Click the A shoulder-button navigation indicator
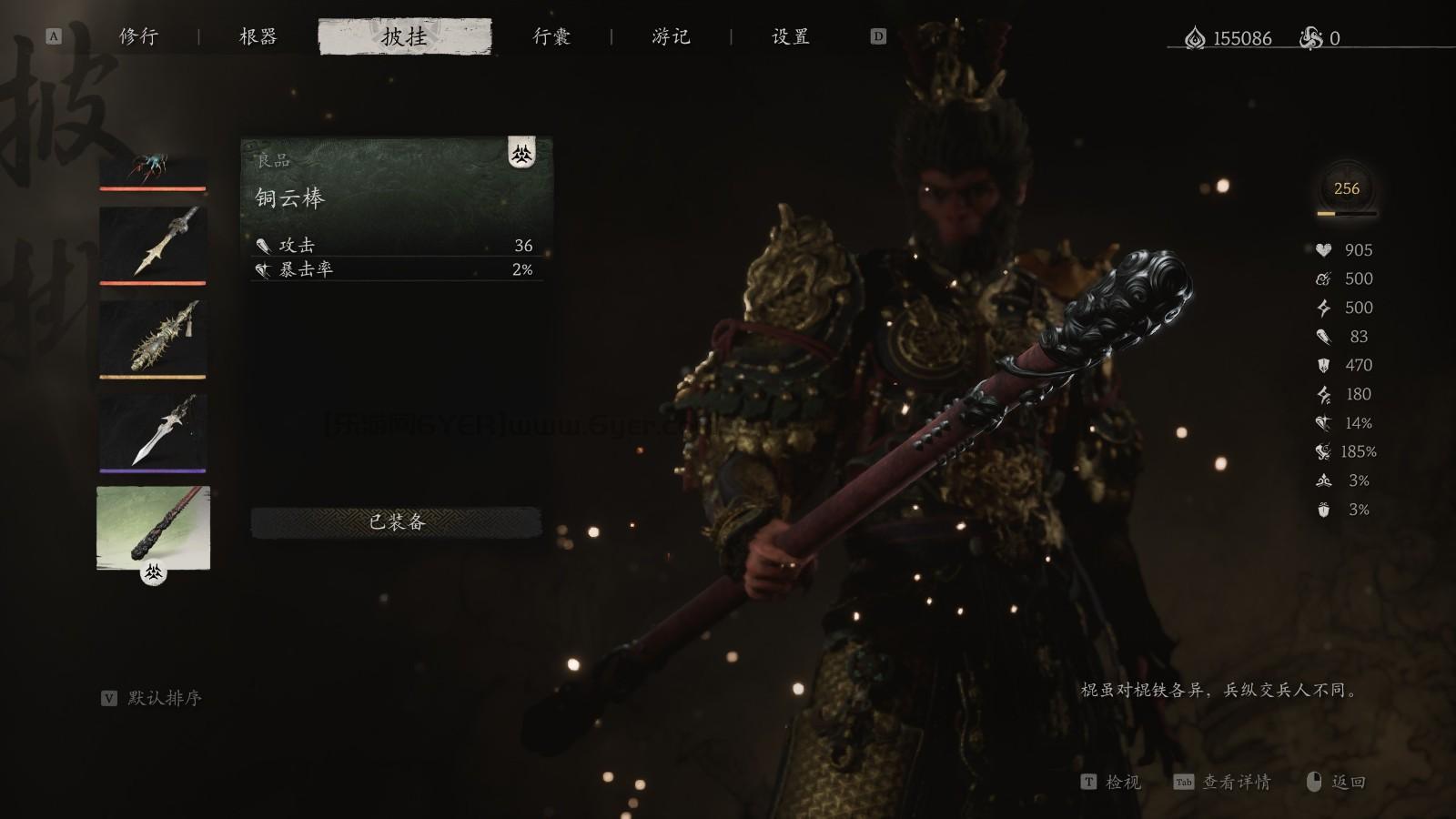Viewport: 1456px width, 819px height. pos(55,37)
